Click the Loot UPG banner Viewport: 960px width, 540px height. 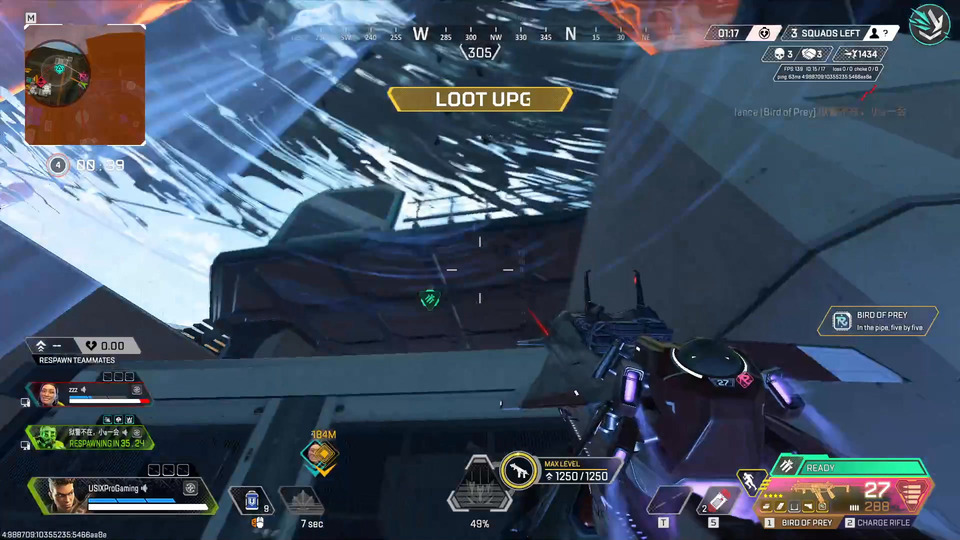(480, 99)
